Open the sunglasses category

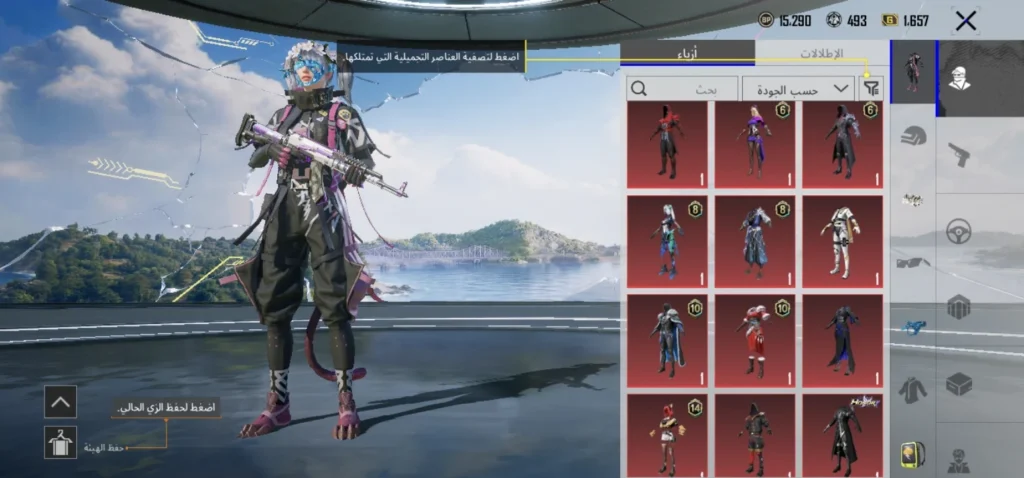coord(913,262)
